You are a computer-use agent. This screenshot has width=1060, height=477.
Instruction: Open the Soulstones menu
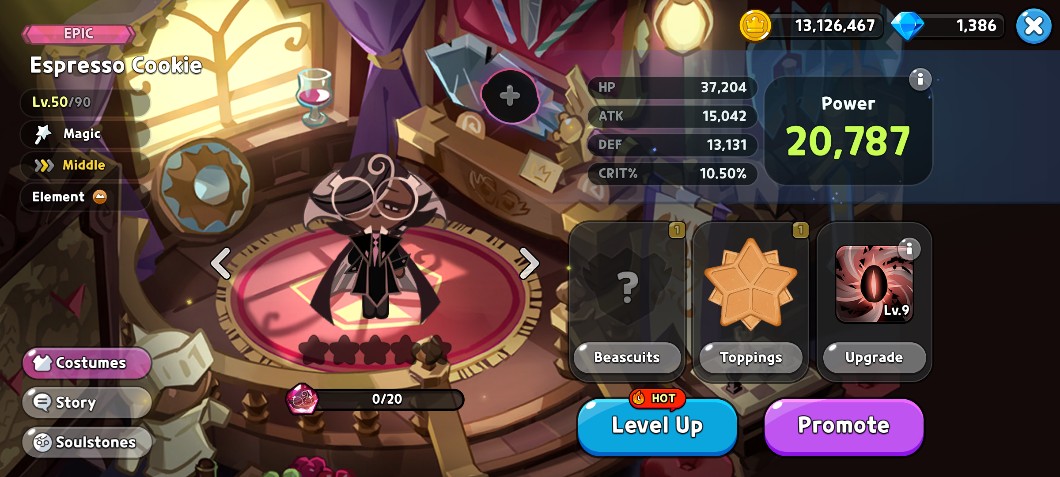point(87,442)
